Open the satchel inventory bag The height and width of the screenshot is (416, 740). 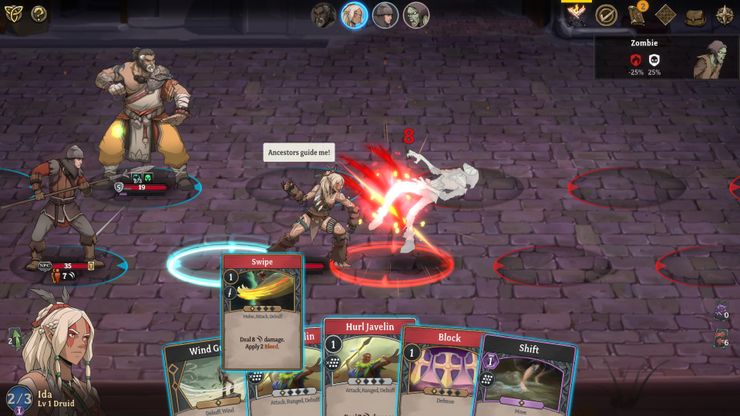click(x=695, y=15)
